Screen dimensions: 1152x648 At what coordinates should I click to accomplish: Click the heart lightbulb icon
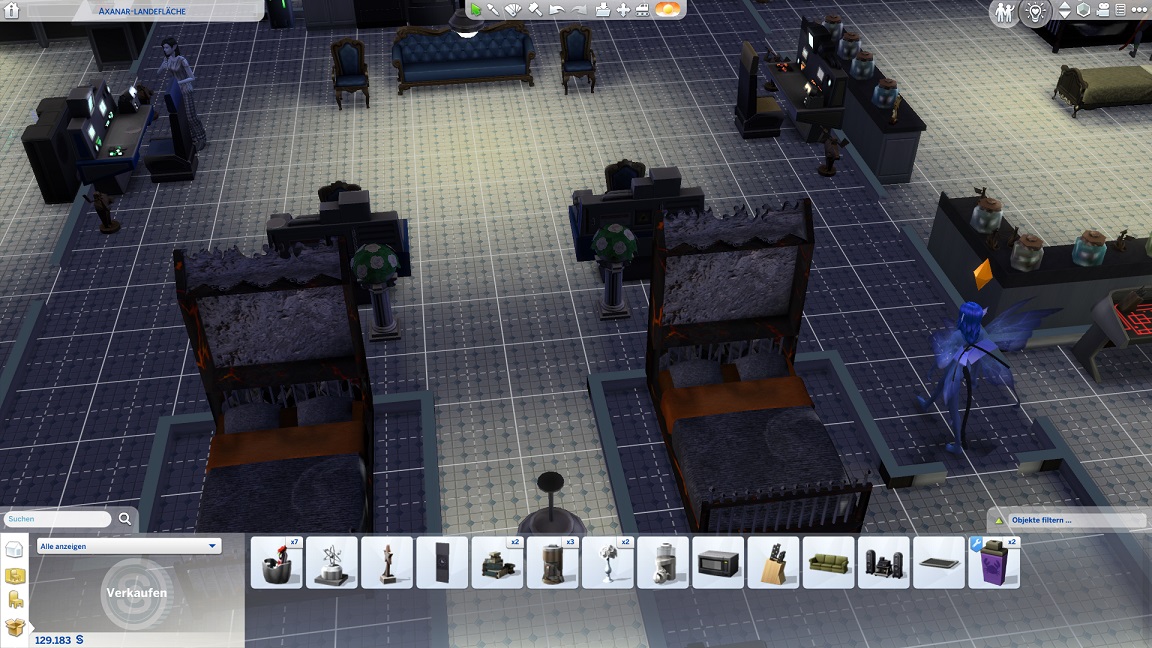(x=1036, y=12)
